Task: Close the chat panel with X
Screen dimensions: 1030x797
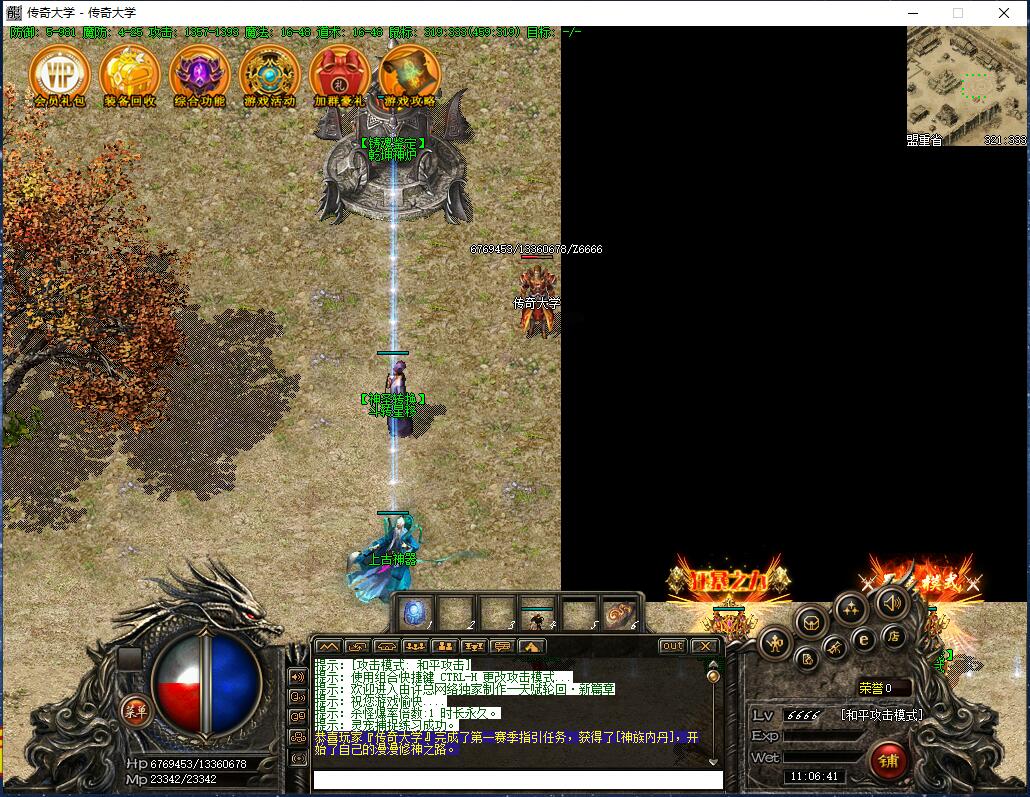Action: point(704,646)
